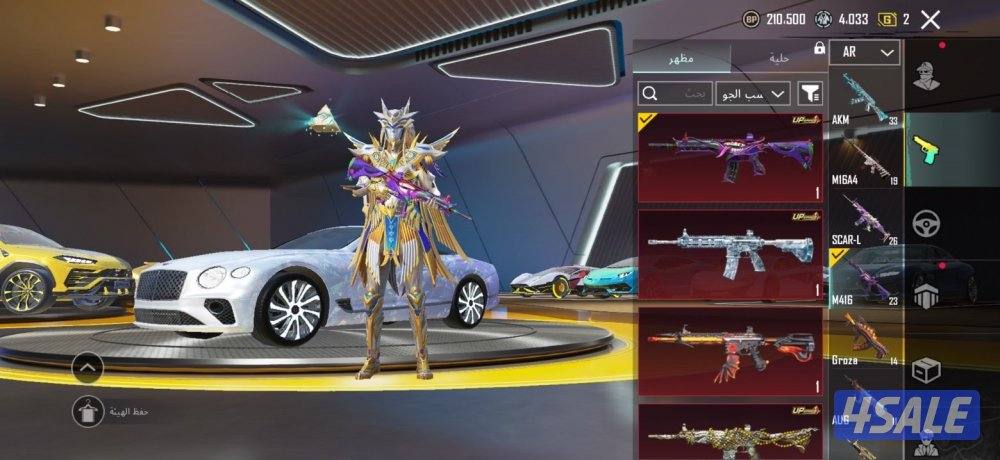
Task: Save the current outfit with hanger button
Action: coord(88,410)
